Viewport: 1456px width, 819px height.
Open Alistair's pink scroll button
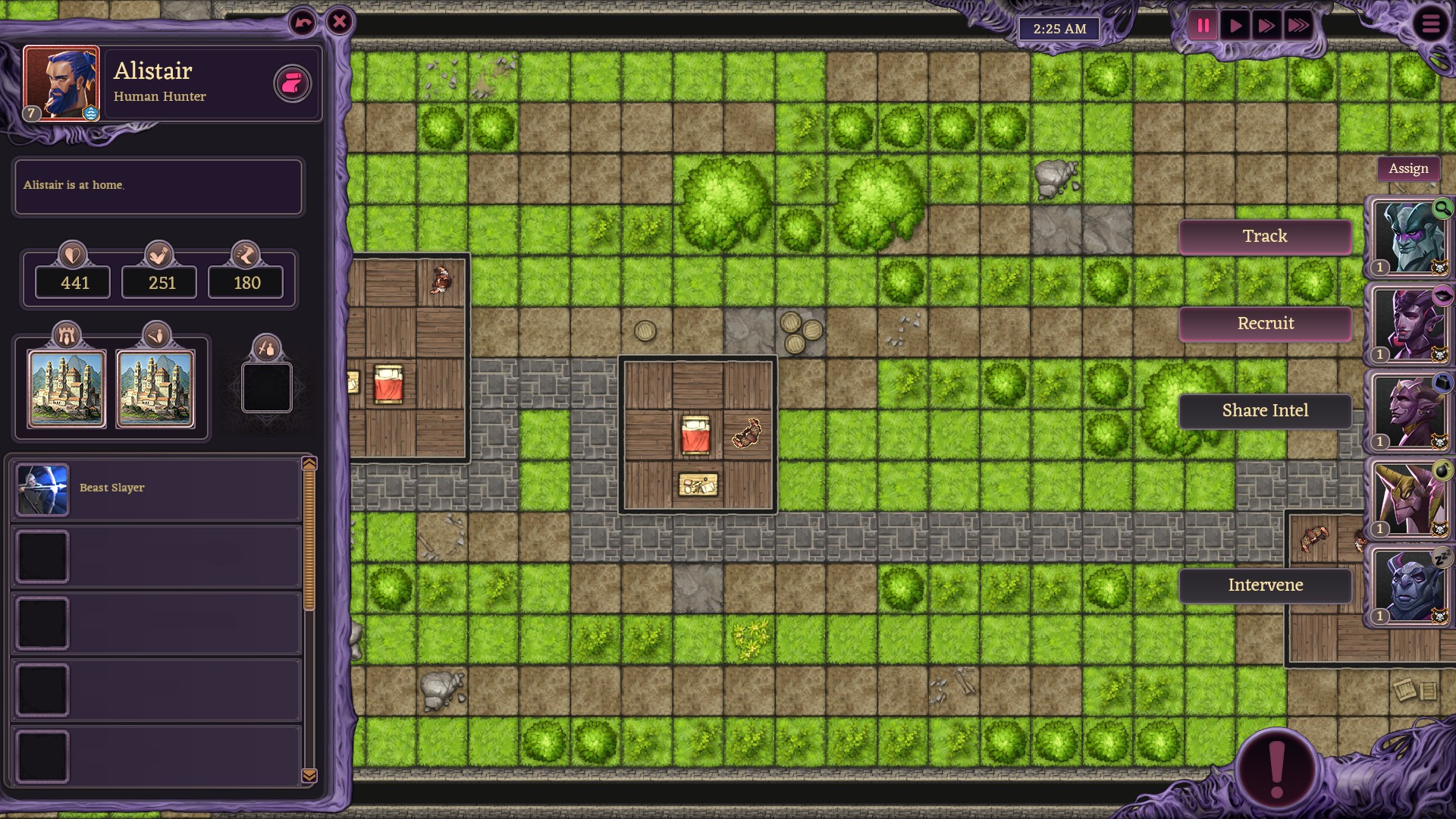point(292,83)
